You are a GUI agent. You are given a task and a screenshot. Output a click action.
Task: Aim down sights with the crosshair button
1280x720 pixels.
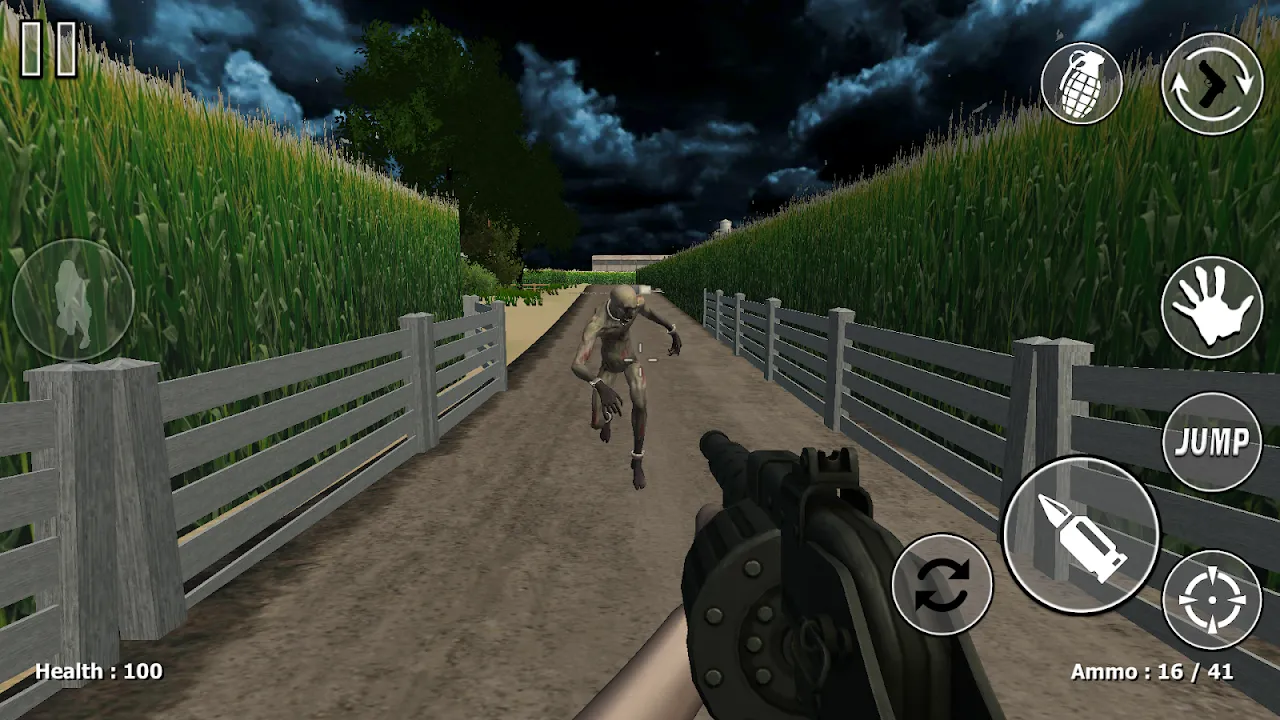pyautogui.click(x=1211, y=600)
